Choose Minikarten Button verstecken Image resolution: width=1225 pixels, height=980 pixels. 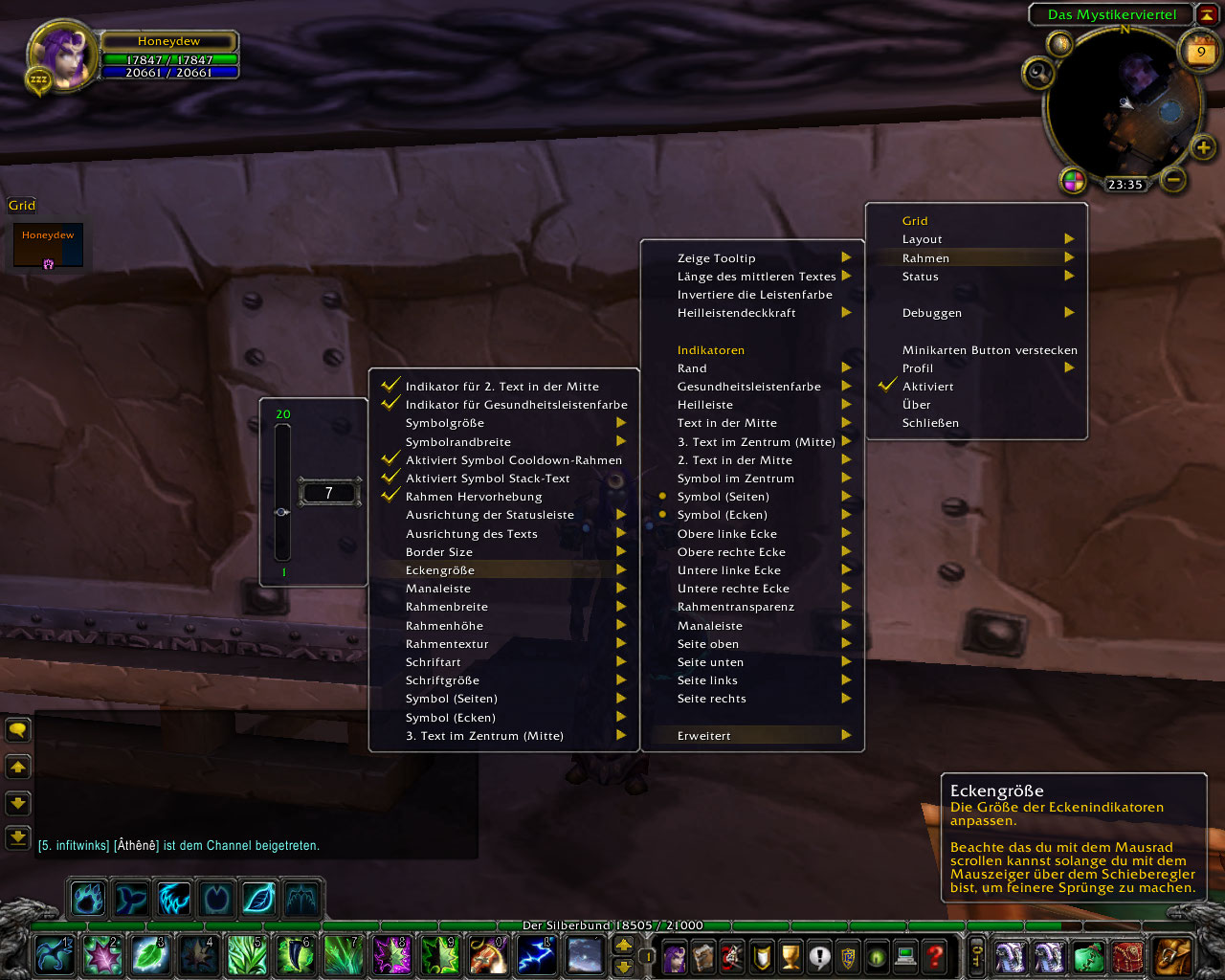(x=989, y=350)
